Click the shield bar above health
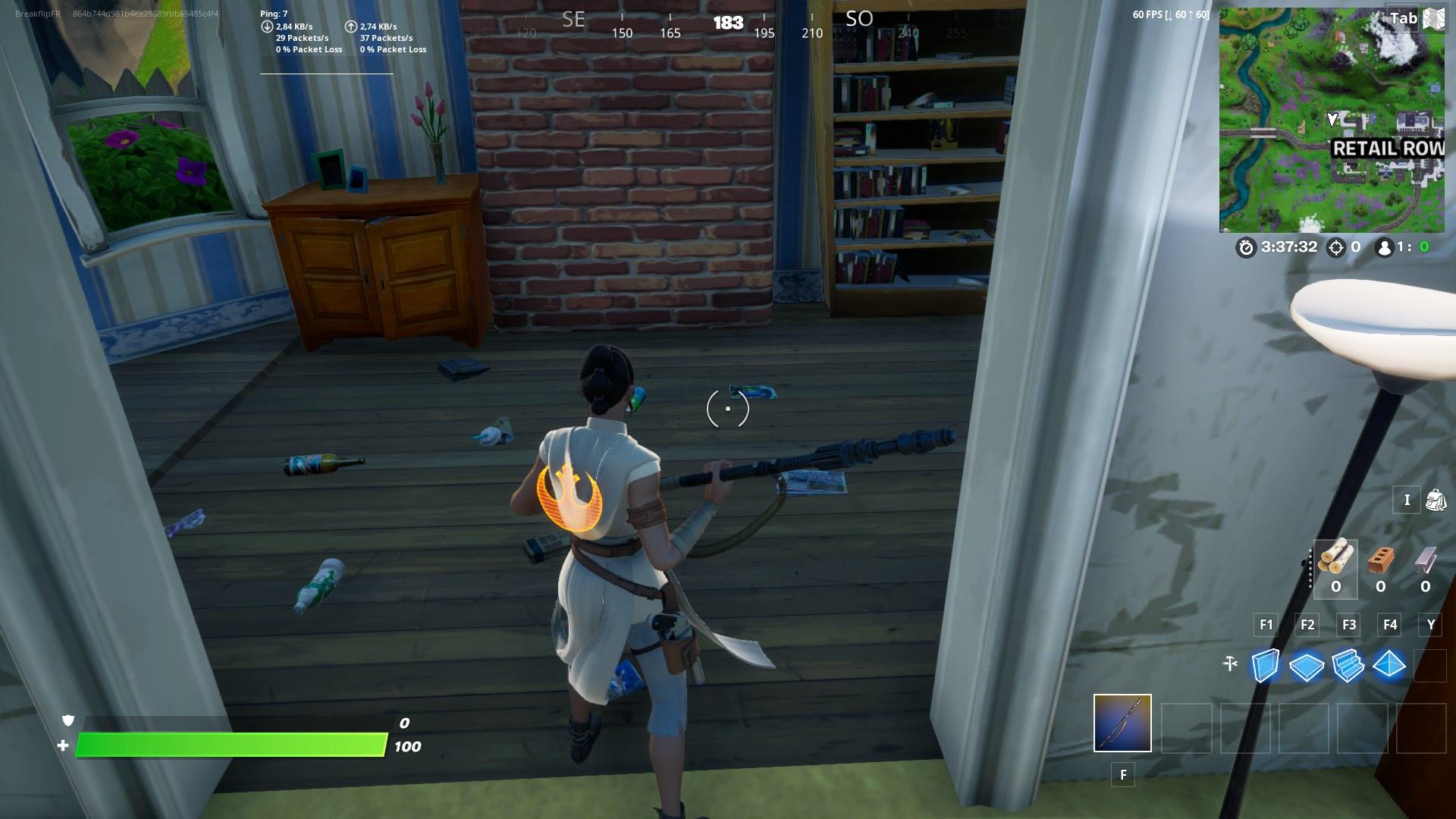The width and height of the screenshot is (1456, 819). pos(227,723)
